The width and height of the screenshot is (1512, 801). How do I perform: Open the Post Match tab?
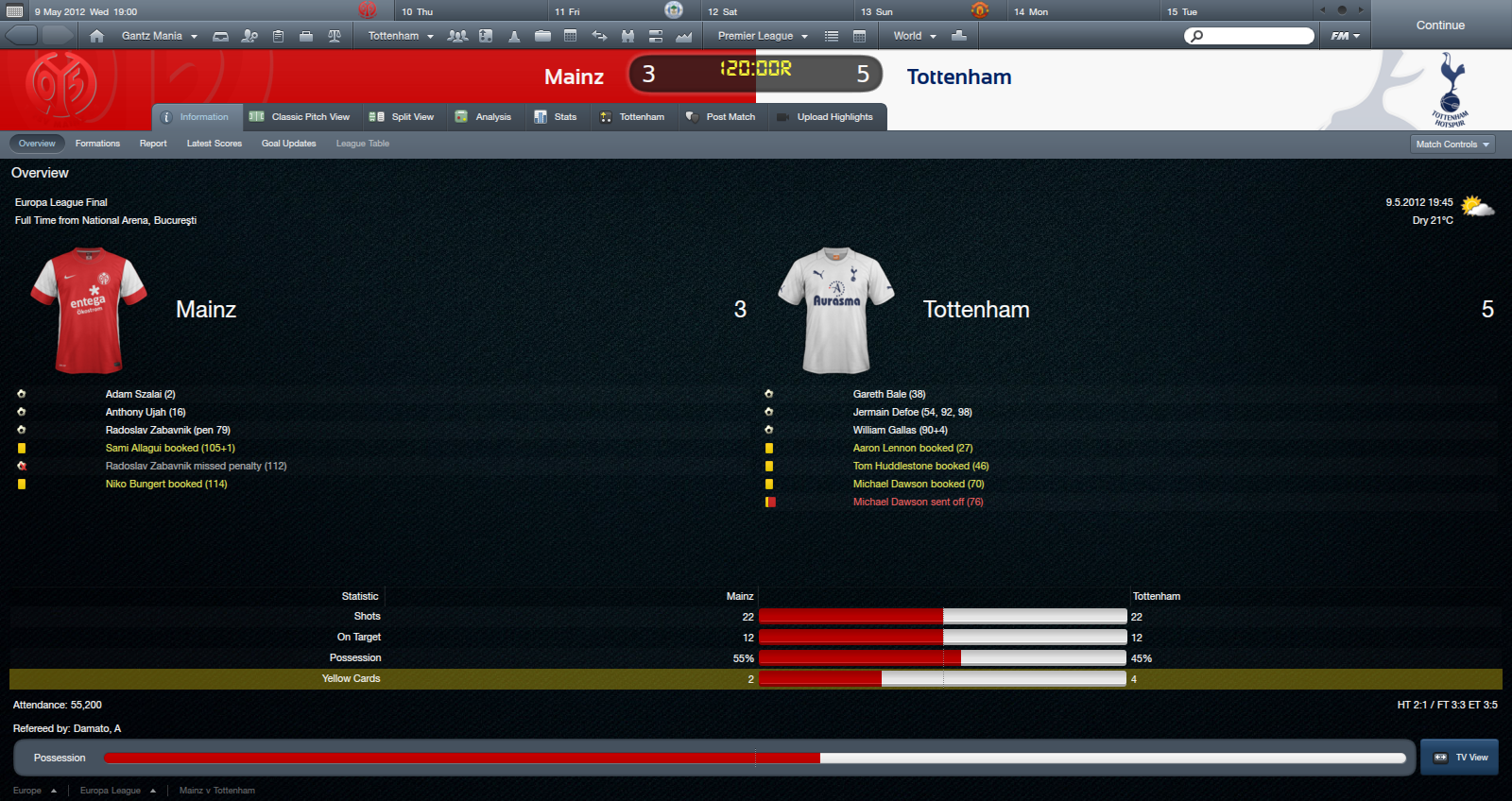pos(721,117)
